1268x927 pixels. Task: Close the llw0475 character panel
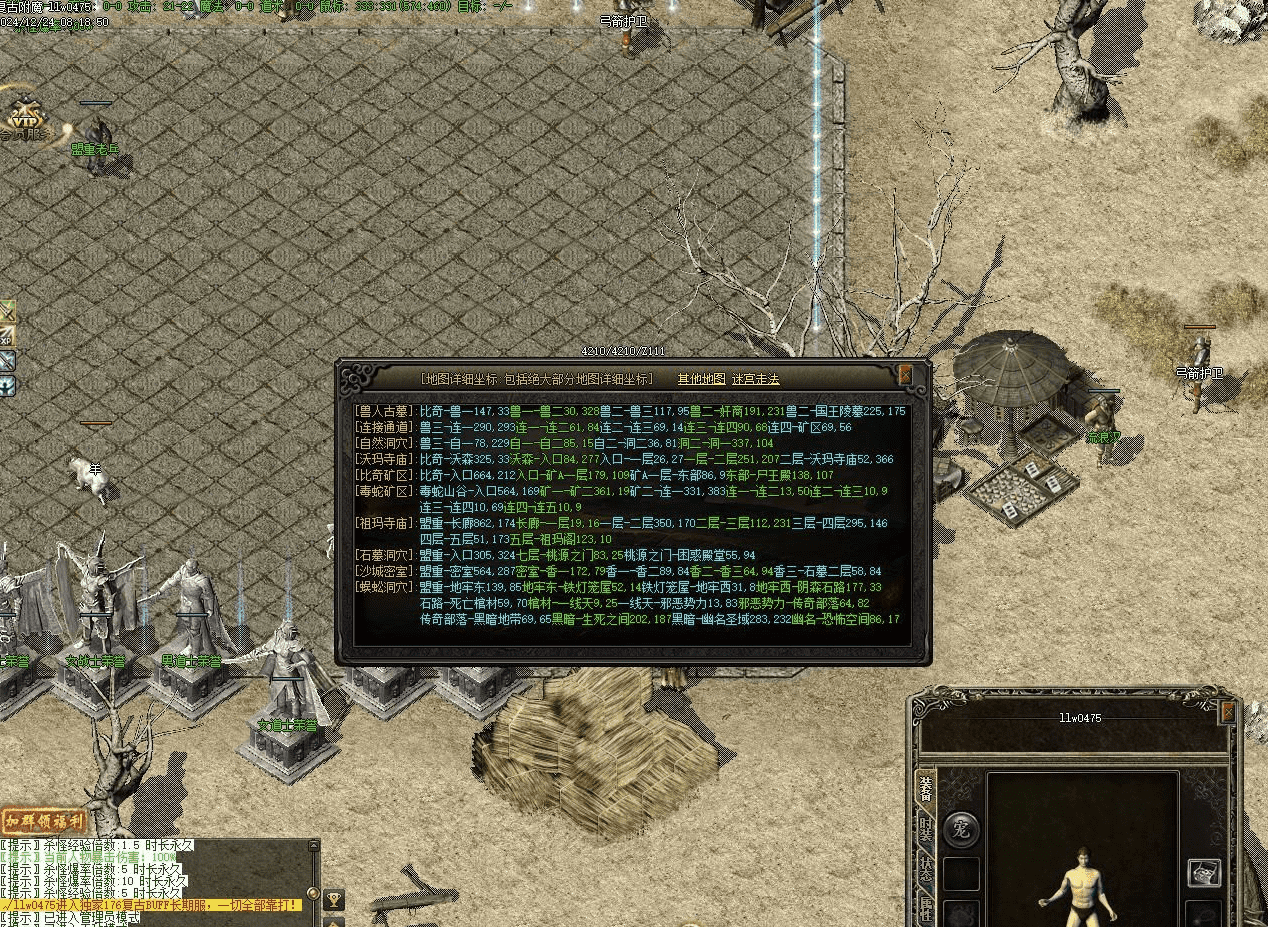[x=1227, y=712]
